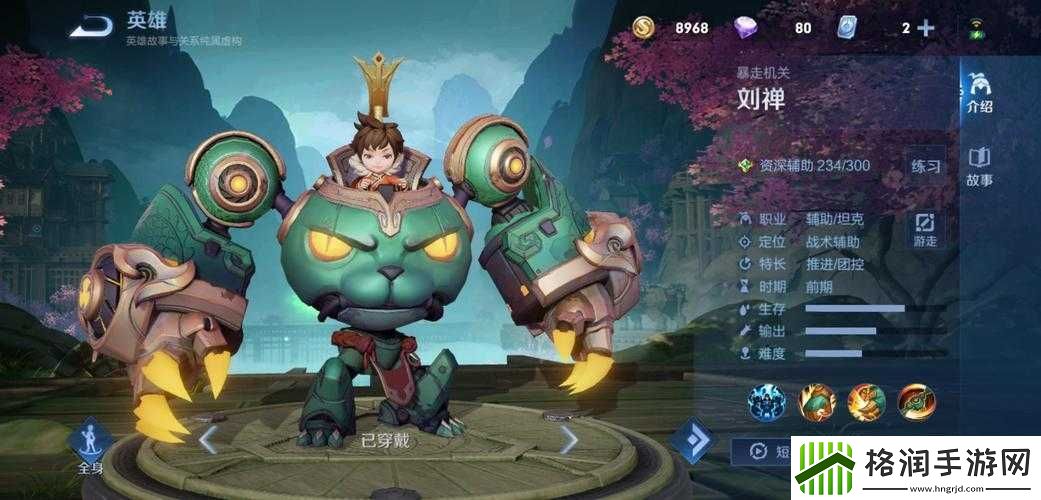The image size is (1041, 500).
Task: Add more tickets with the plus button
Action: coord(926,28)
